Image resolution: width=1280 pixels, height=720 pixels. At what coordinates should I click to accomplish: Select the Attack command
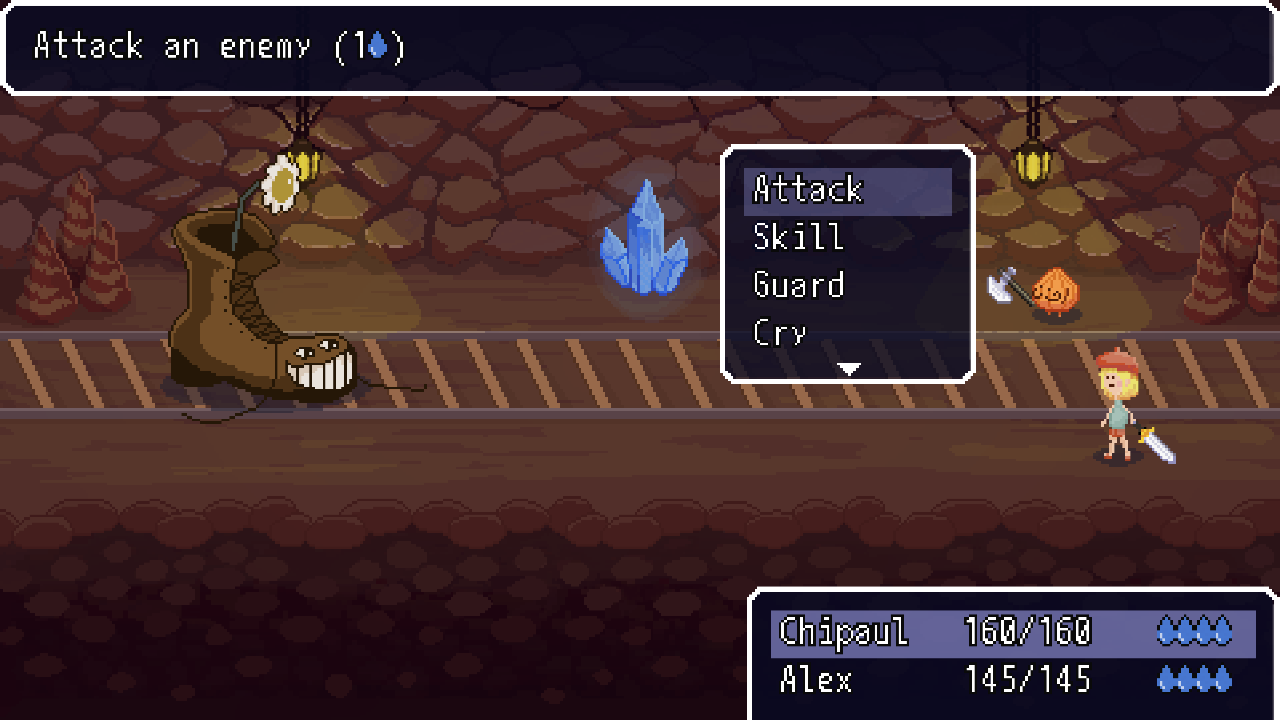(x=807, y=190)
